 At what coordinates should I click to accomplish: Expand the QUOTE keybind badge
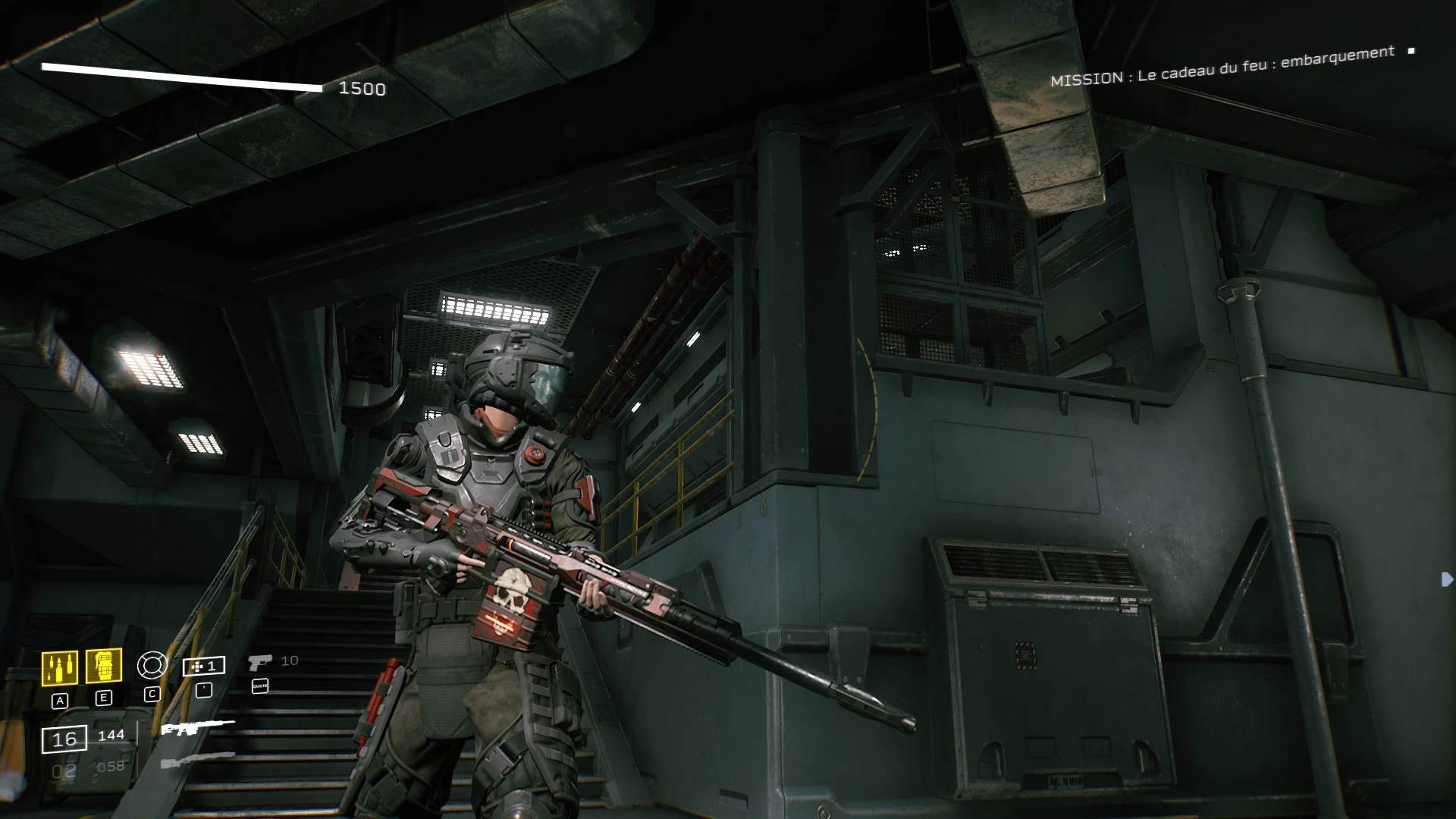(260, 687)
